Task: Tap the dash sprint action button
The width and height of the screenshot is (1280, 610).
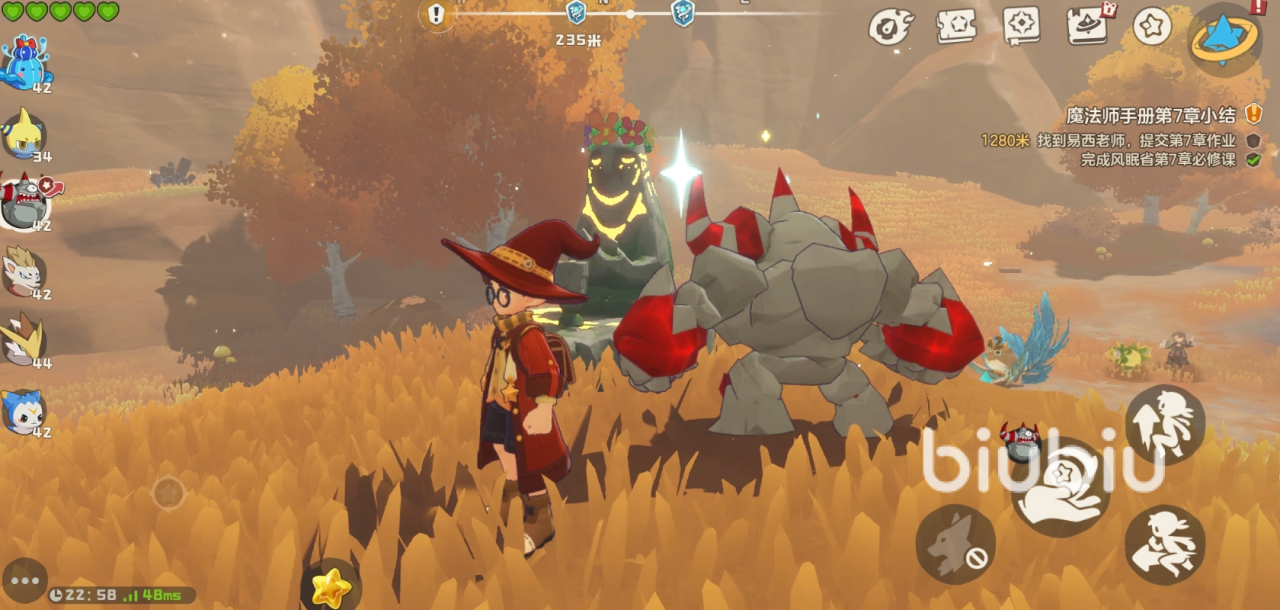Action: tap(1164, 545)
